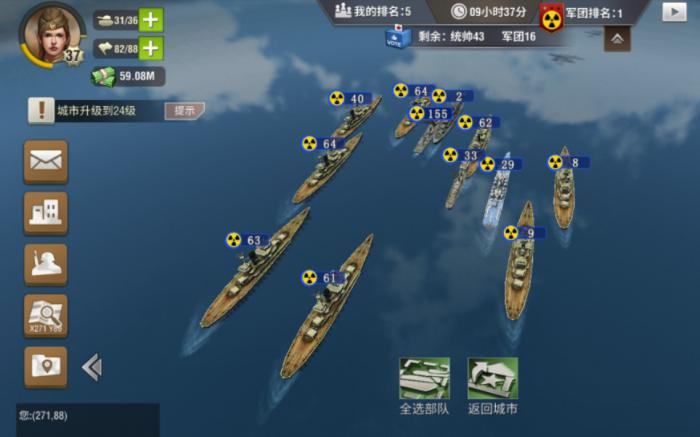Select all troops with 全选部队
This screenshot has width=700, height=437.
coord(424,384)
